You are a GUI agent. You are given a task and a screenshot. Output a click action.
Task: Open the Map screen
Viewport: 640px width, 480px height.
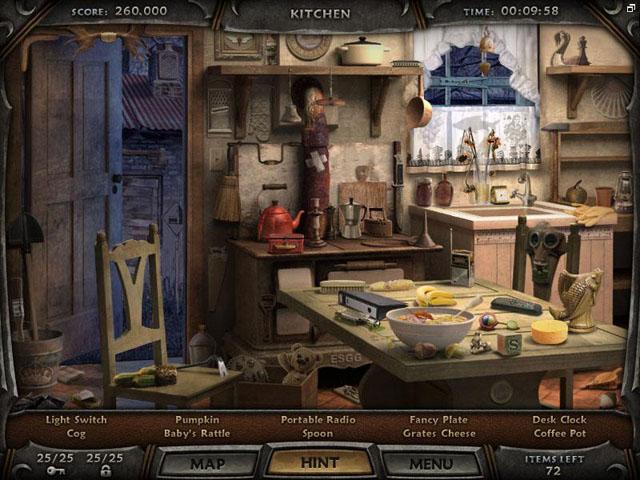(207, 463)
